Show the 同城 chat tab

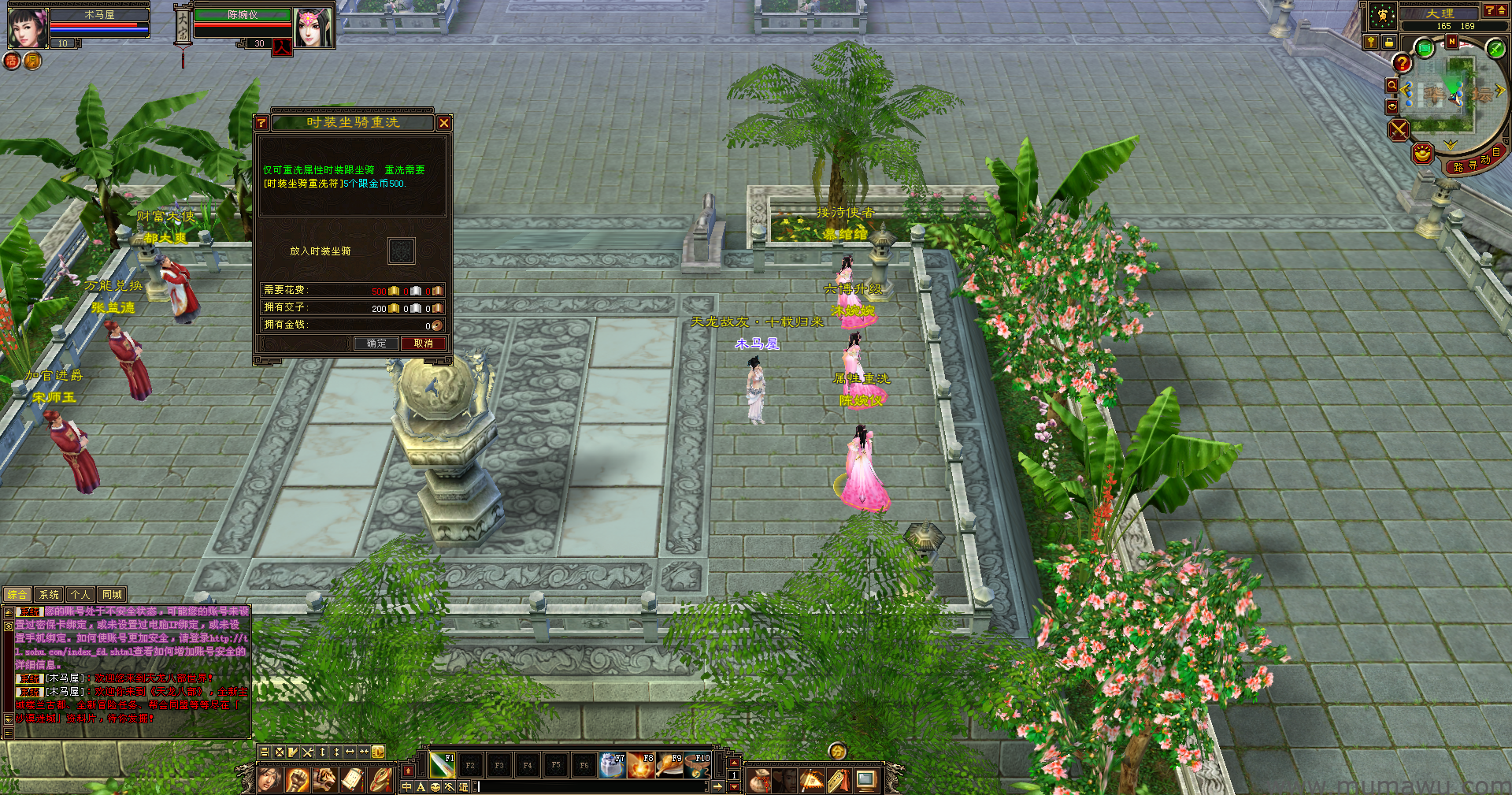coord(112,595)
